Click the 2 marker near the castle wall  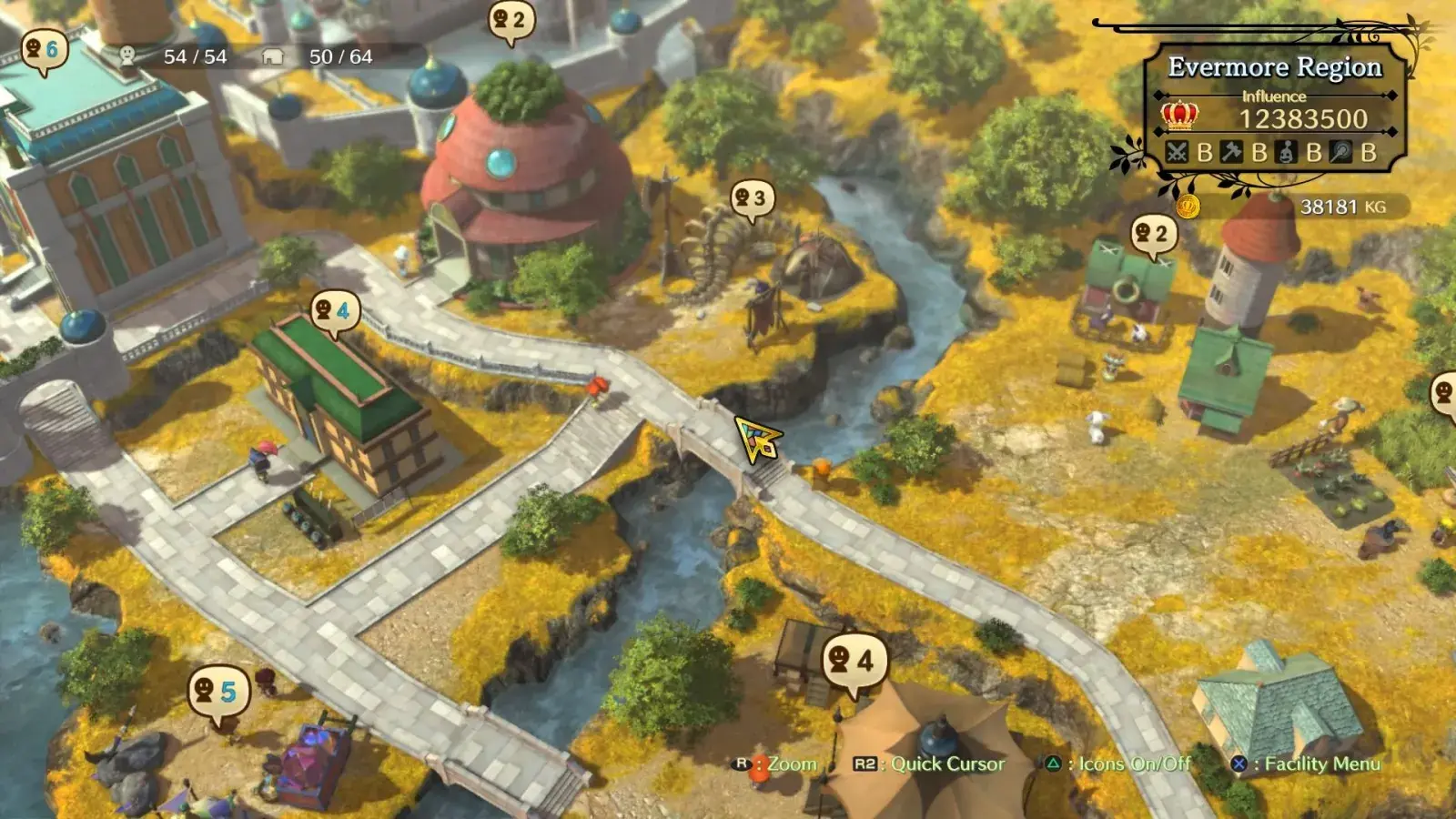[x=511, y=20]
